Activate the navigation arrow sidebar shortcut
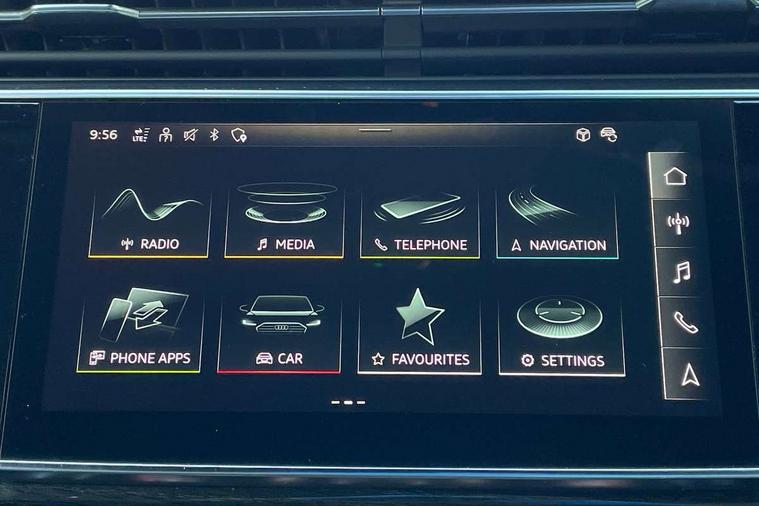Image resolution: width=759 pixels, height=506 pixels. click(x=688, y=374)
